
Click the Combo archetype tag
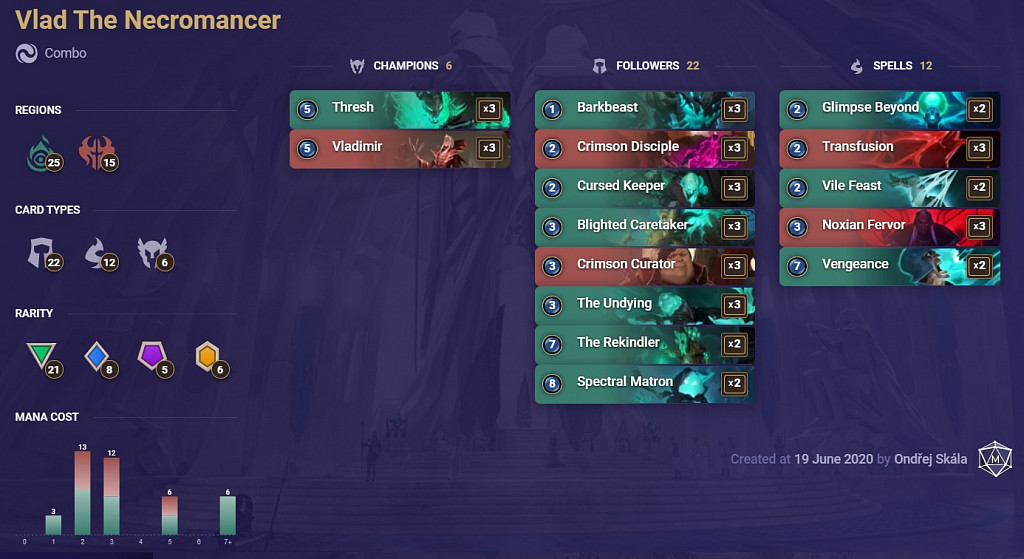click(x=65, y=53)
